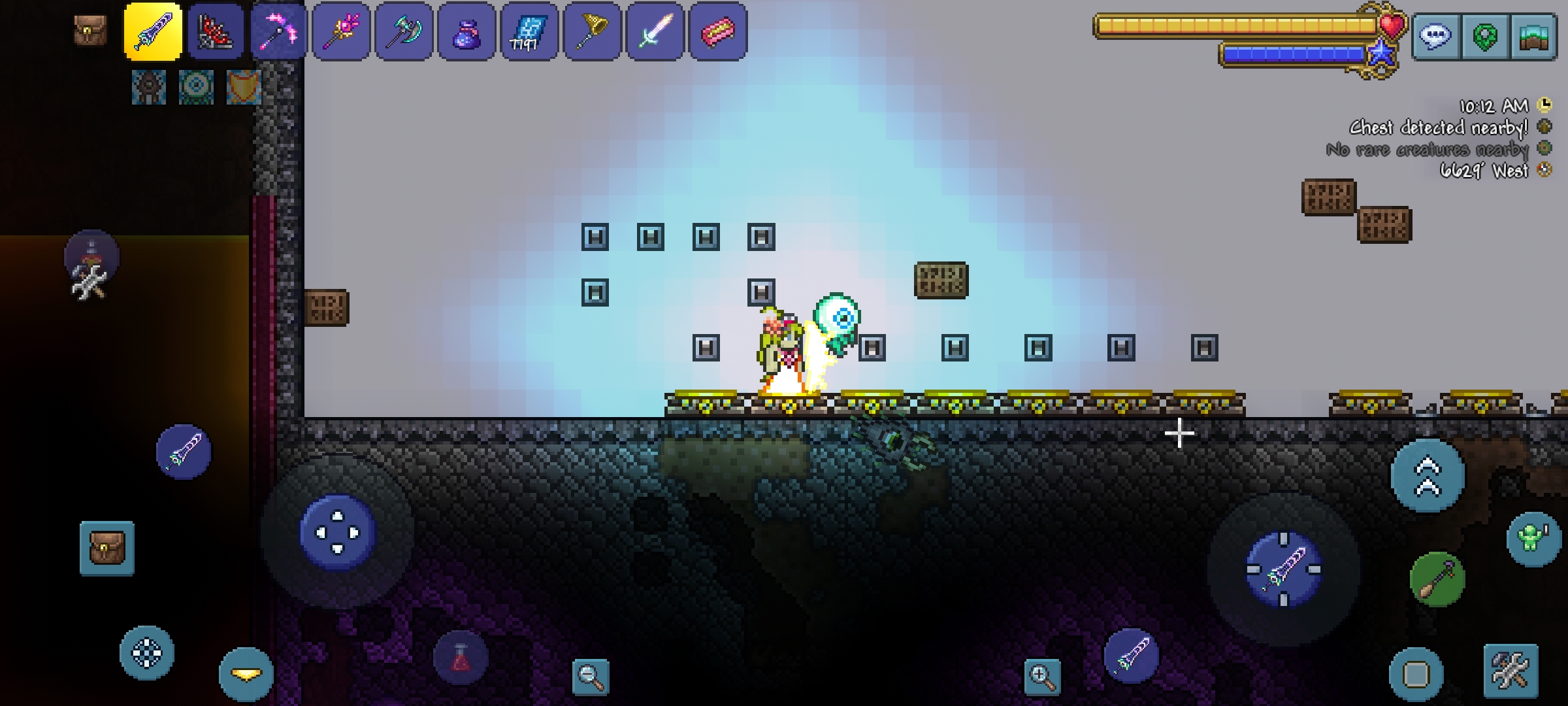Equip the golden bug net
Image resolution: width=1568 pixels, height=706 pixels.
tap(592, 31)
